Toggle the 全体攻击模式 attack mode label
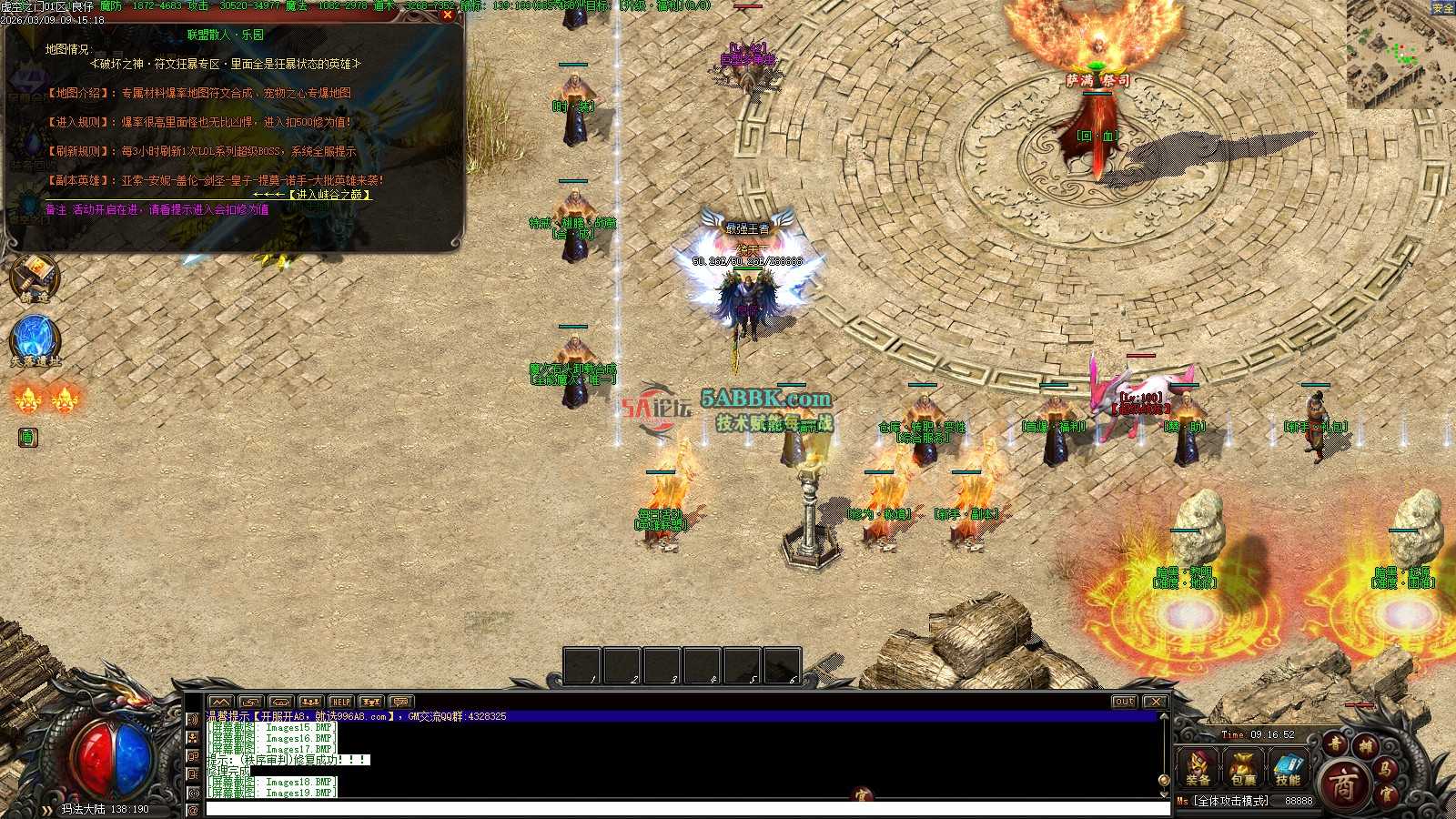The image size is (1456, 819). 1232,801
